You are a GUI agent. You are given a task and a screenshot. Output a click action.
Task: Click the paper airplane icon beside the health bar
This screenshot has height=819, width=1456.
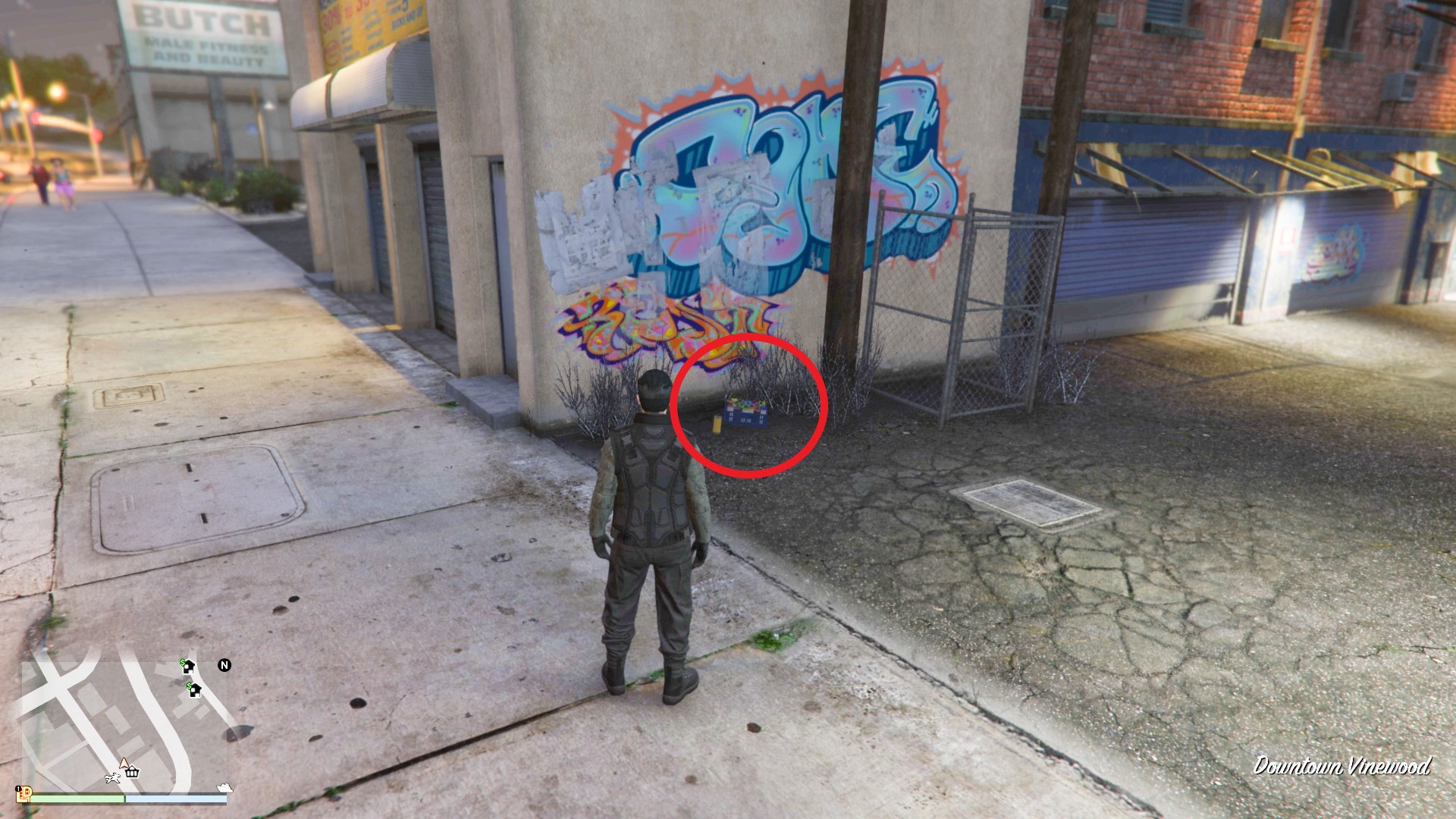click(x=224, y=788)
